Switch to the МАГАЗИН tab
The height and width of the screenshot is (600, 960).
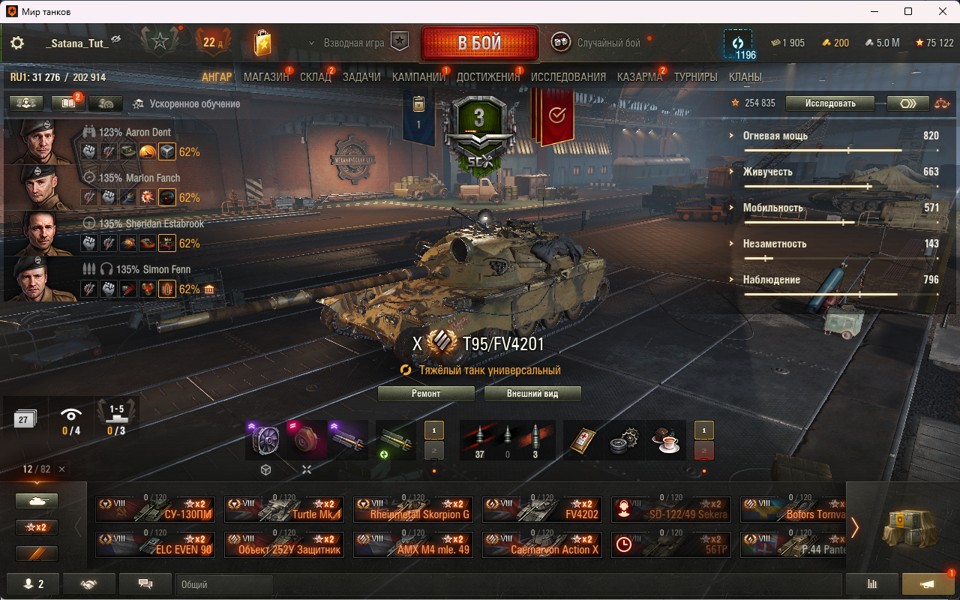(x=266, y=77)
